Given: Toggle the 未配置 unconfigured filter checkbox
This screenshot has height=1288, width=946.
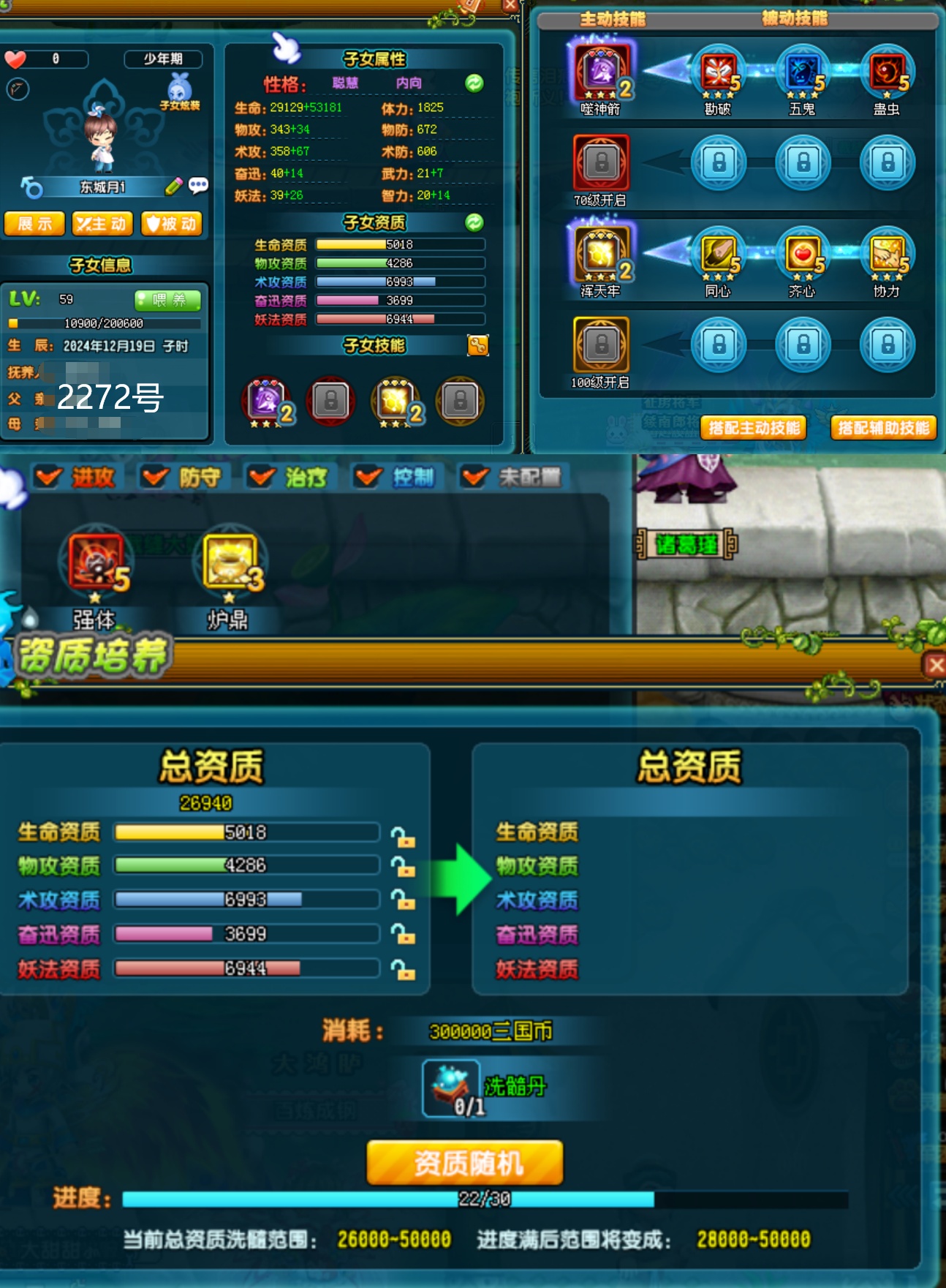Looking at the screenshot, I should tap(474, 478).
